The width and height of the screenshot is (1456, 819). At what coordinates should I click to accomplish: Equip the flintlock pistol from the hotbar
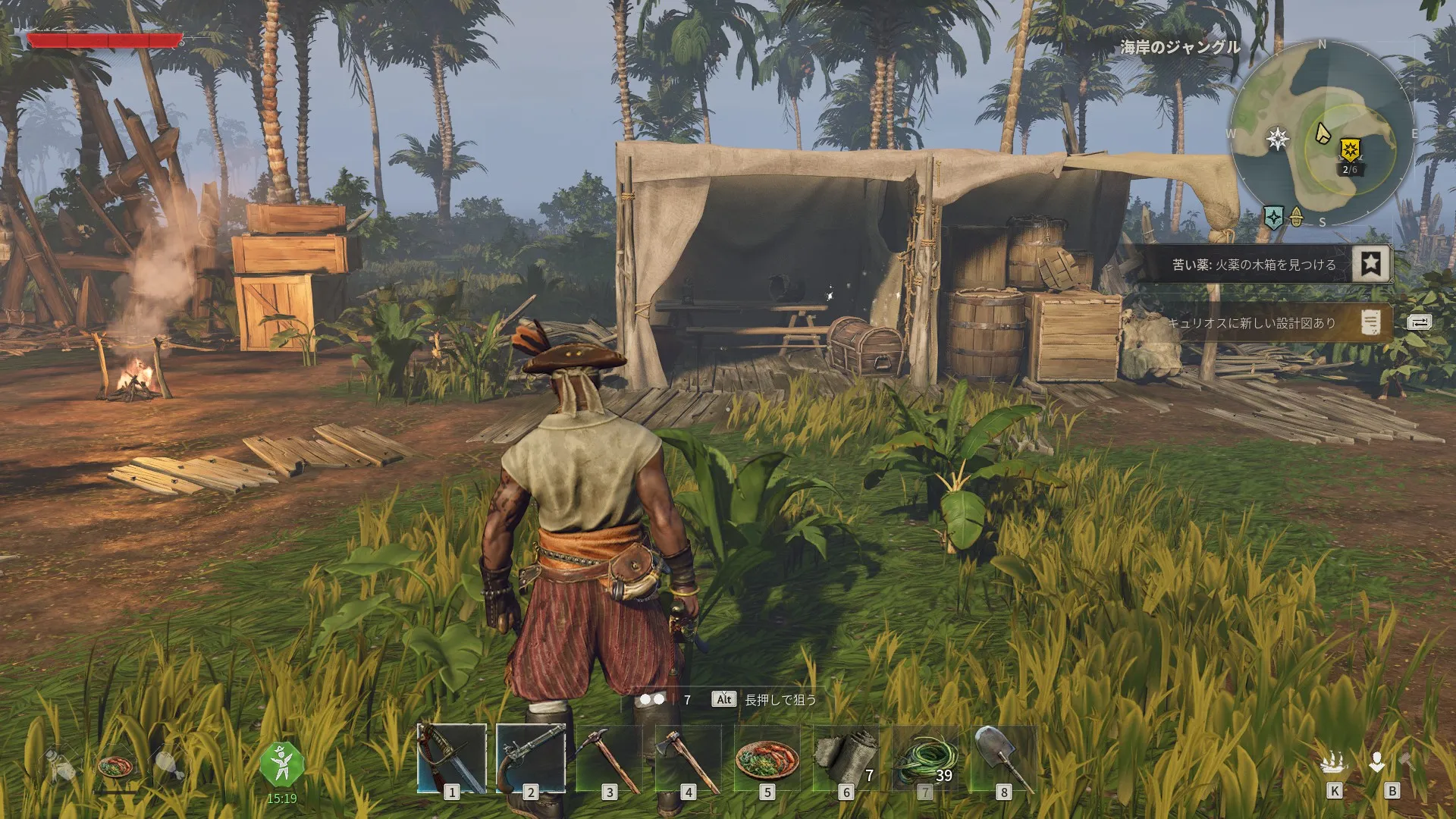point(531,758)
